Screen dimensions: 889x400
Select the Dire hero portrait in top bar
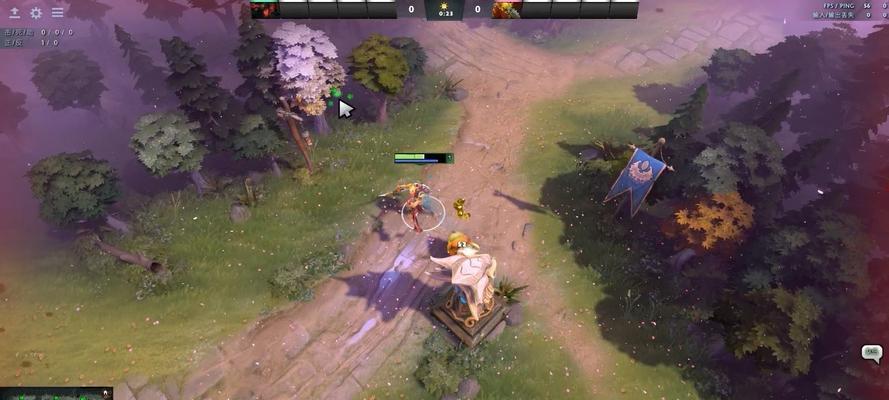pyautogui.click(x=506, y=9)
